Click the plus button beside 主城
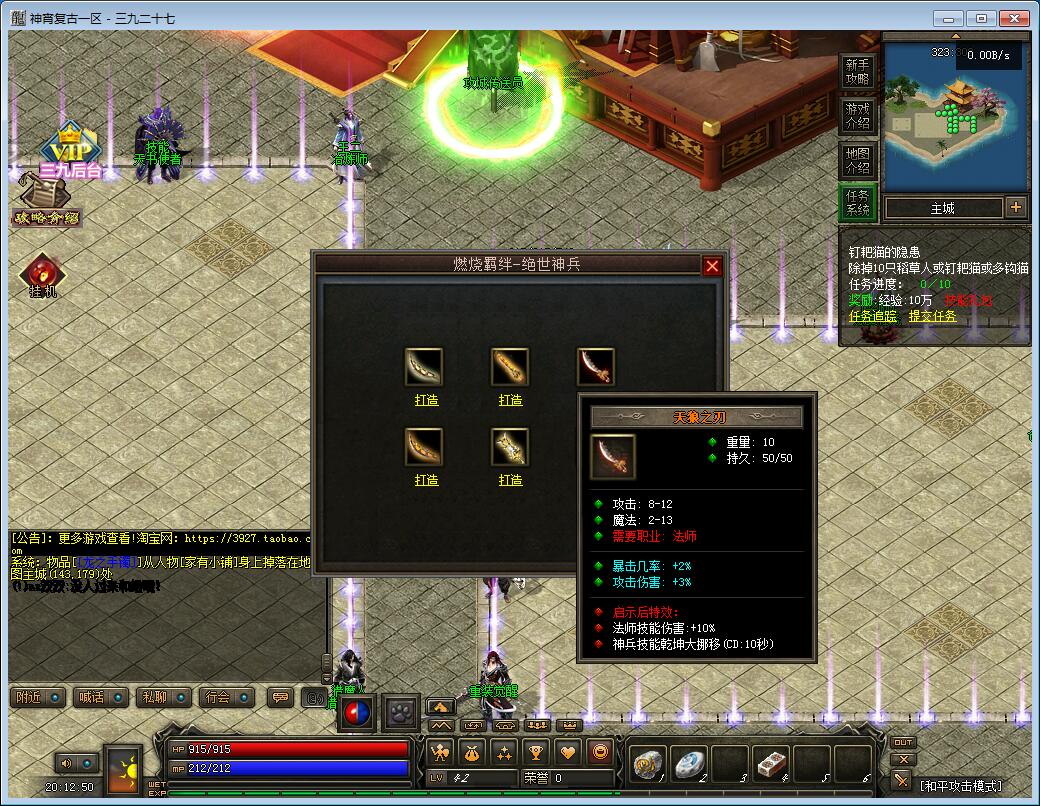Image resolution: width=1040 pixels, height=806 pixels. pyautogui.click(x=1016, y=208)
